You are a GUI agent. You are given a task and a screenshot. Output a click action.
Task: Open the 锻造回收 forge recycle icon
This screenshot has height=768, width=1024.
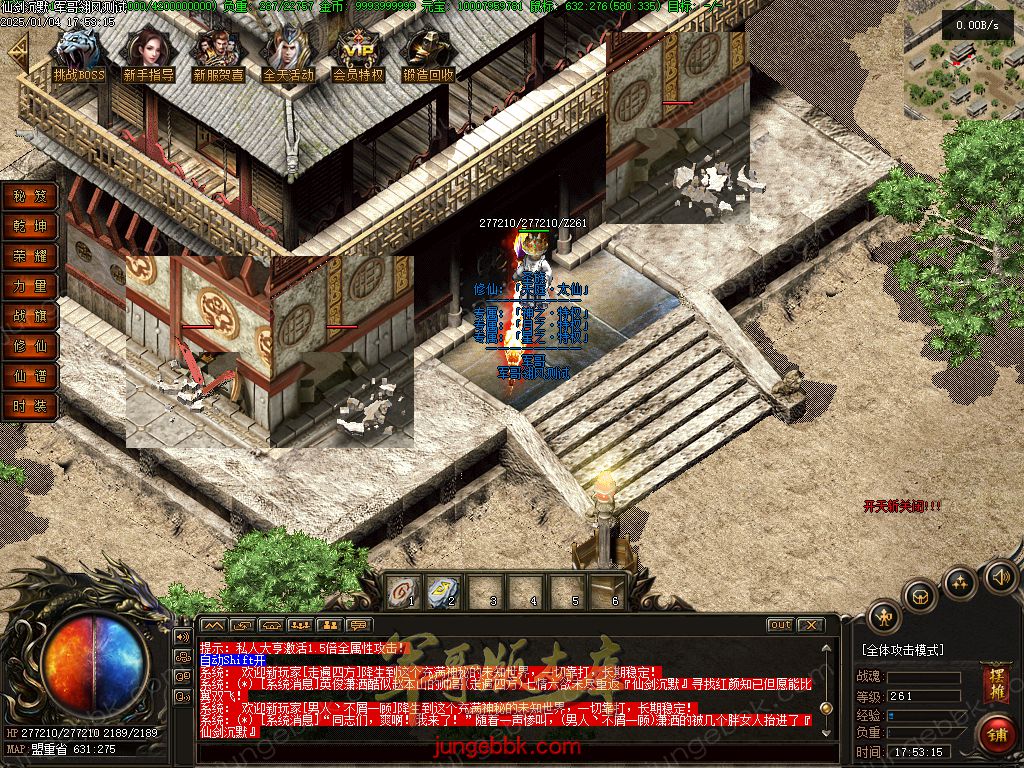(x=428, y=55)
